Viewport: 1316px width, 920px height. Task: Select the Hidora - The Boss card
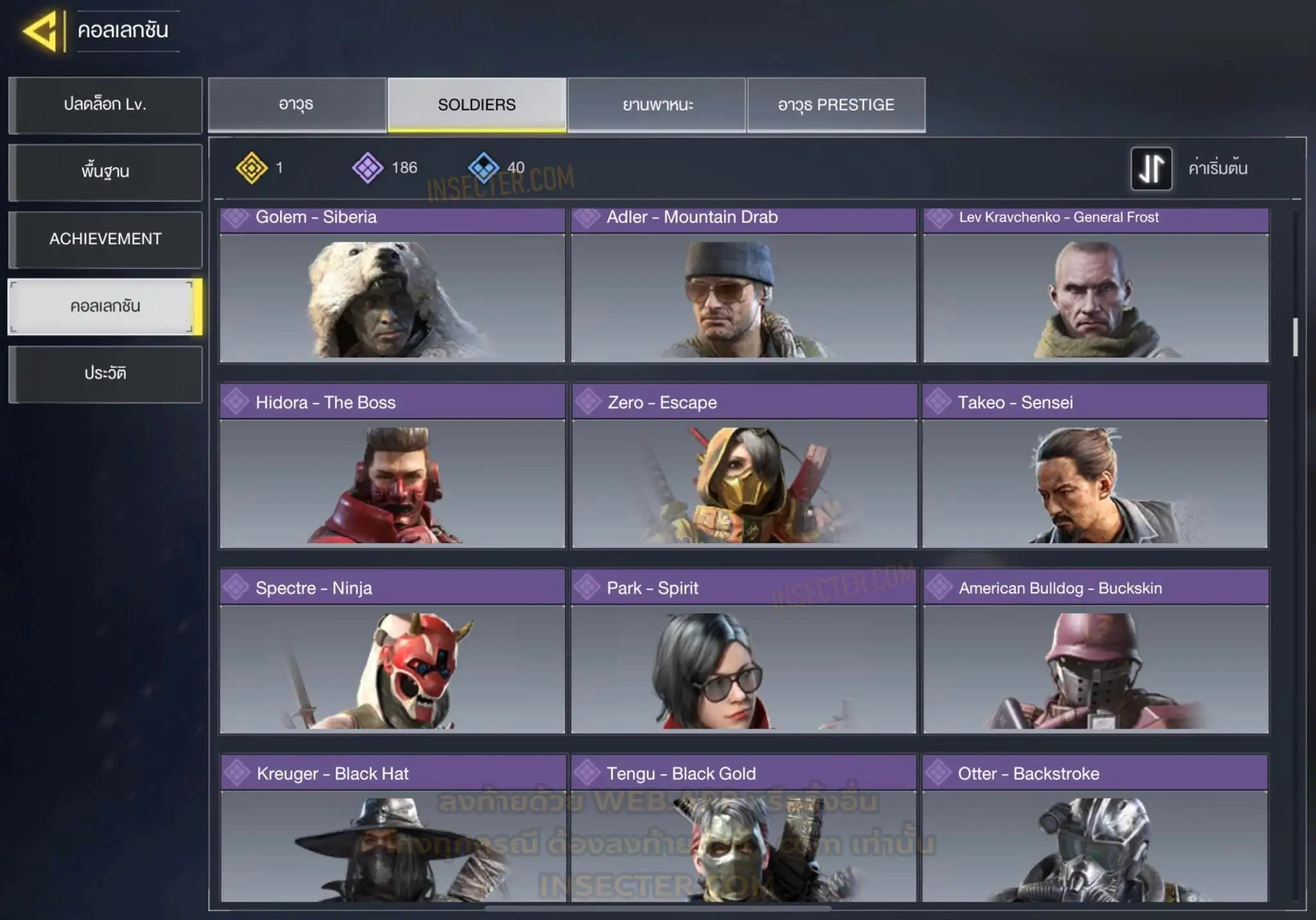click(392, 466)
